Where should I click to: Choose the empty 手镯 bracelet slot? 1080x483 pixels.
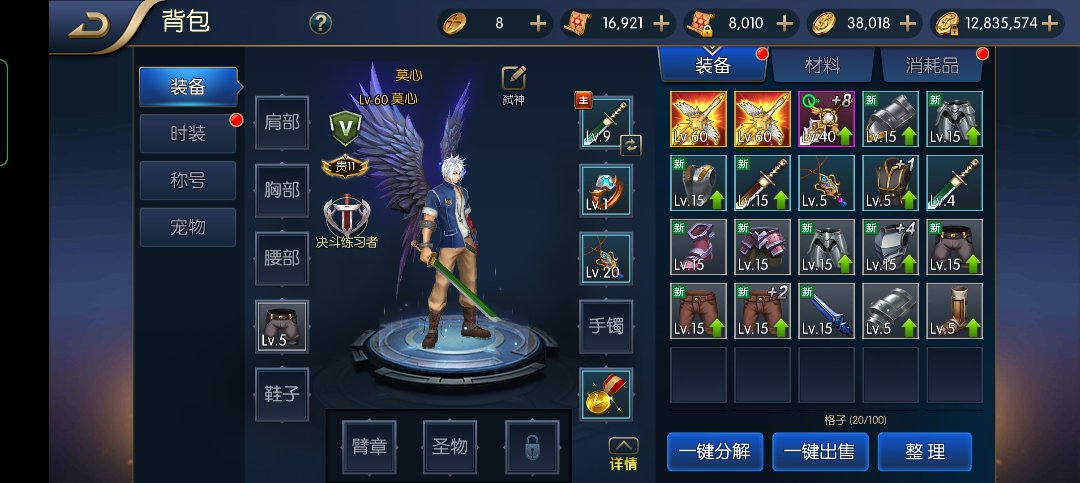click(x=606, y=325)
